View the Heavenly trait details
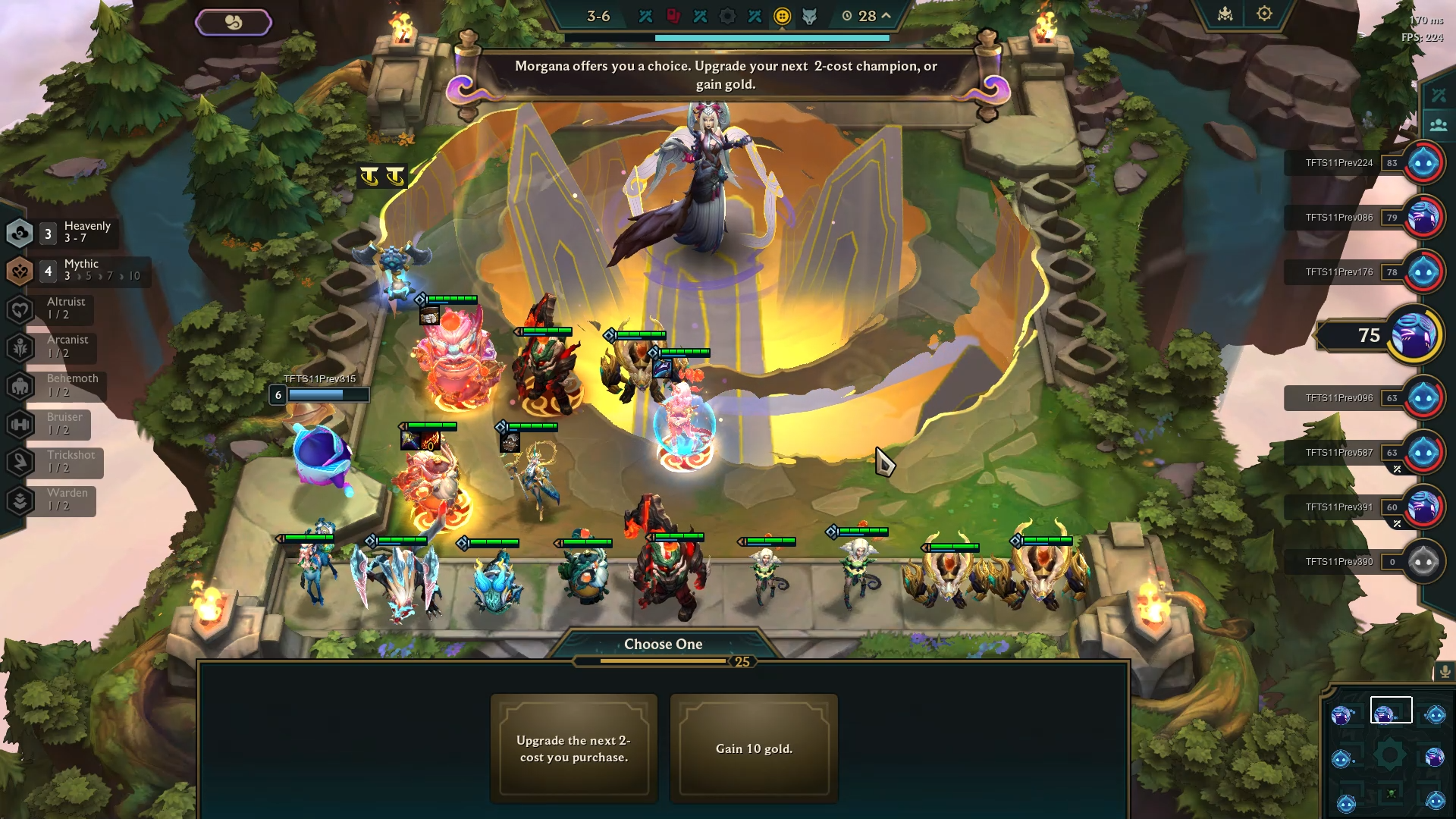Image resolution: width=1456 pixels, height=819 pixels. click(20, 231)
